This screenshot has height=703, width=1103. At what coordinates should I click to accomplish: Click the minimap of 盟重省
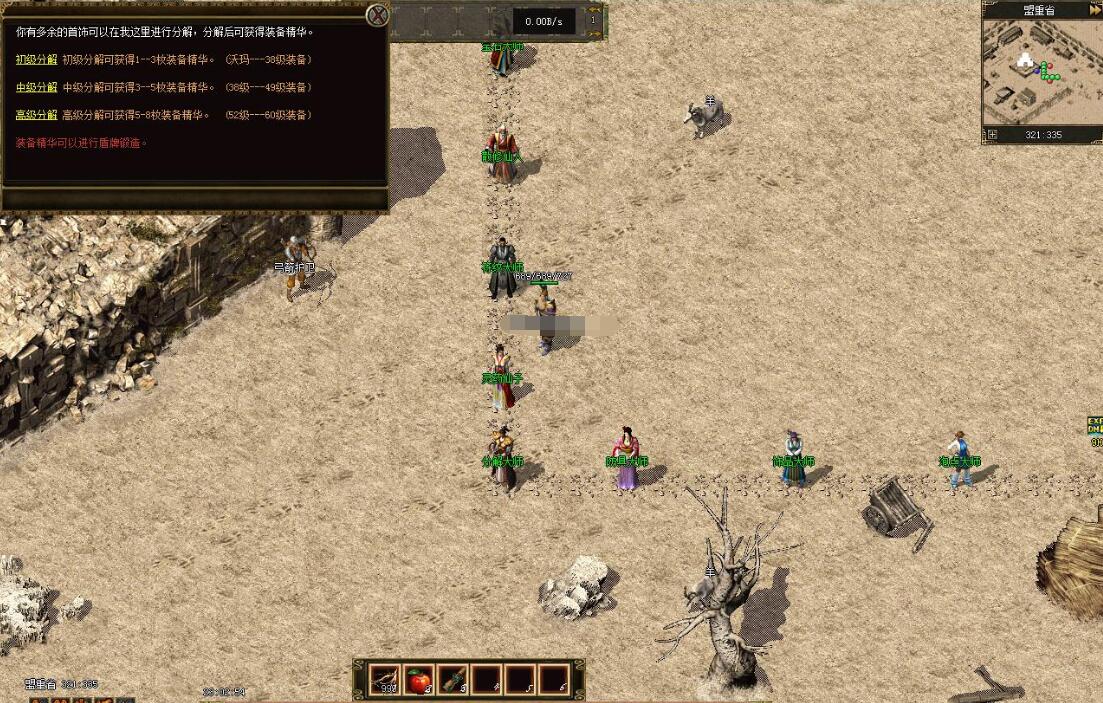(1040, 72)
